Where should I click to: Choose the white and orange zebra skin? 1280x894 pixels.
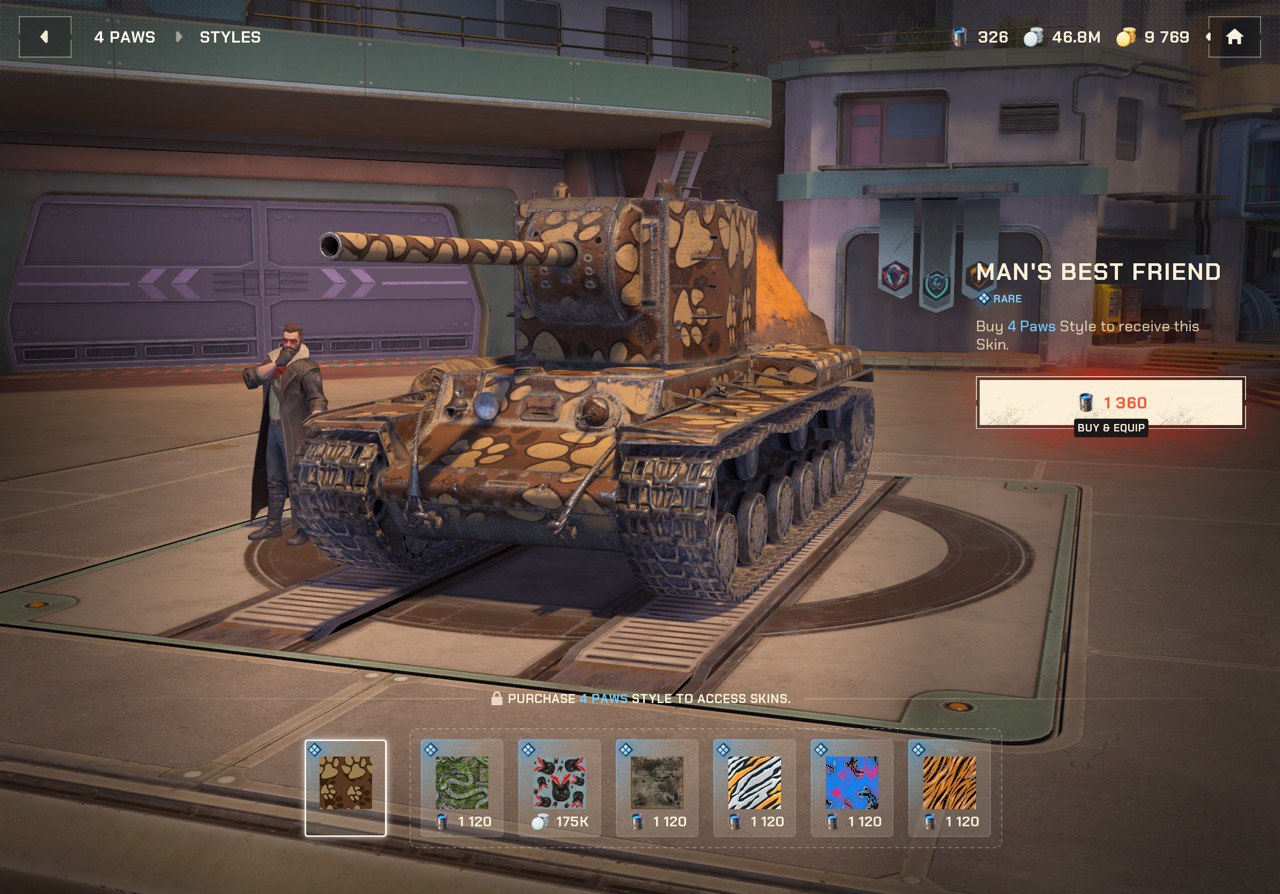tap(754, 787)
